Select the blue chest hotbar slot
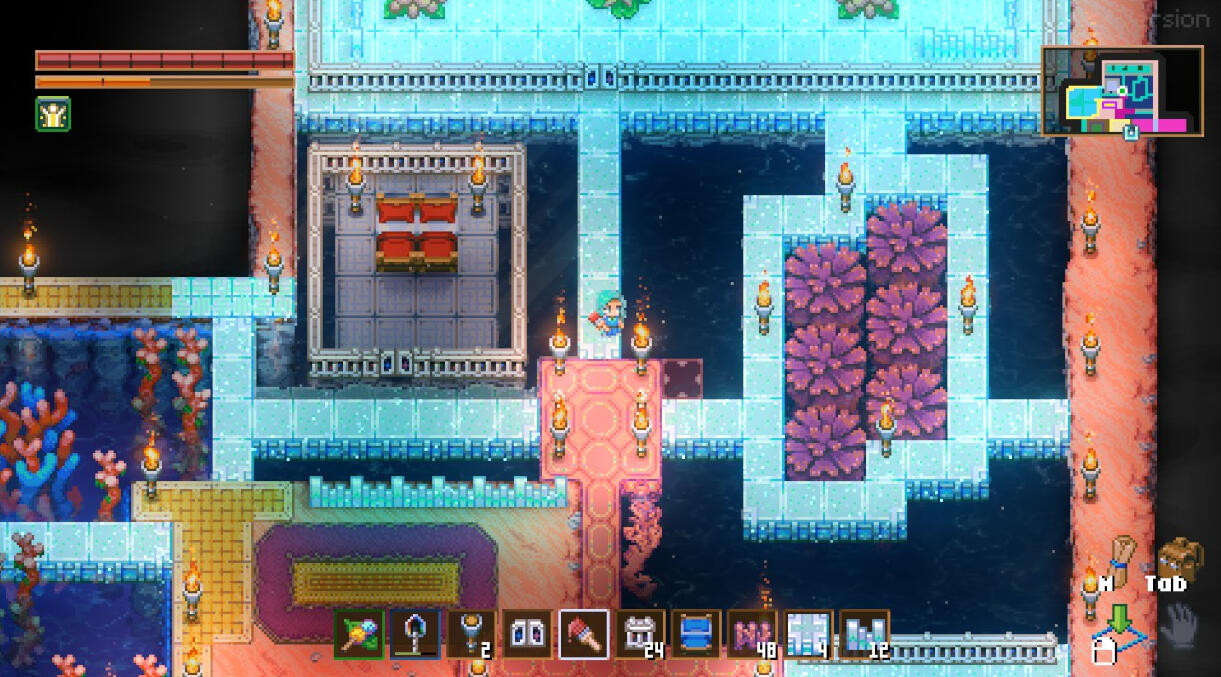Image resolution: width=1221 pixels, height=677 pixels. (x=696, y=634)
